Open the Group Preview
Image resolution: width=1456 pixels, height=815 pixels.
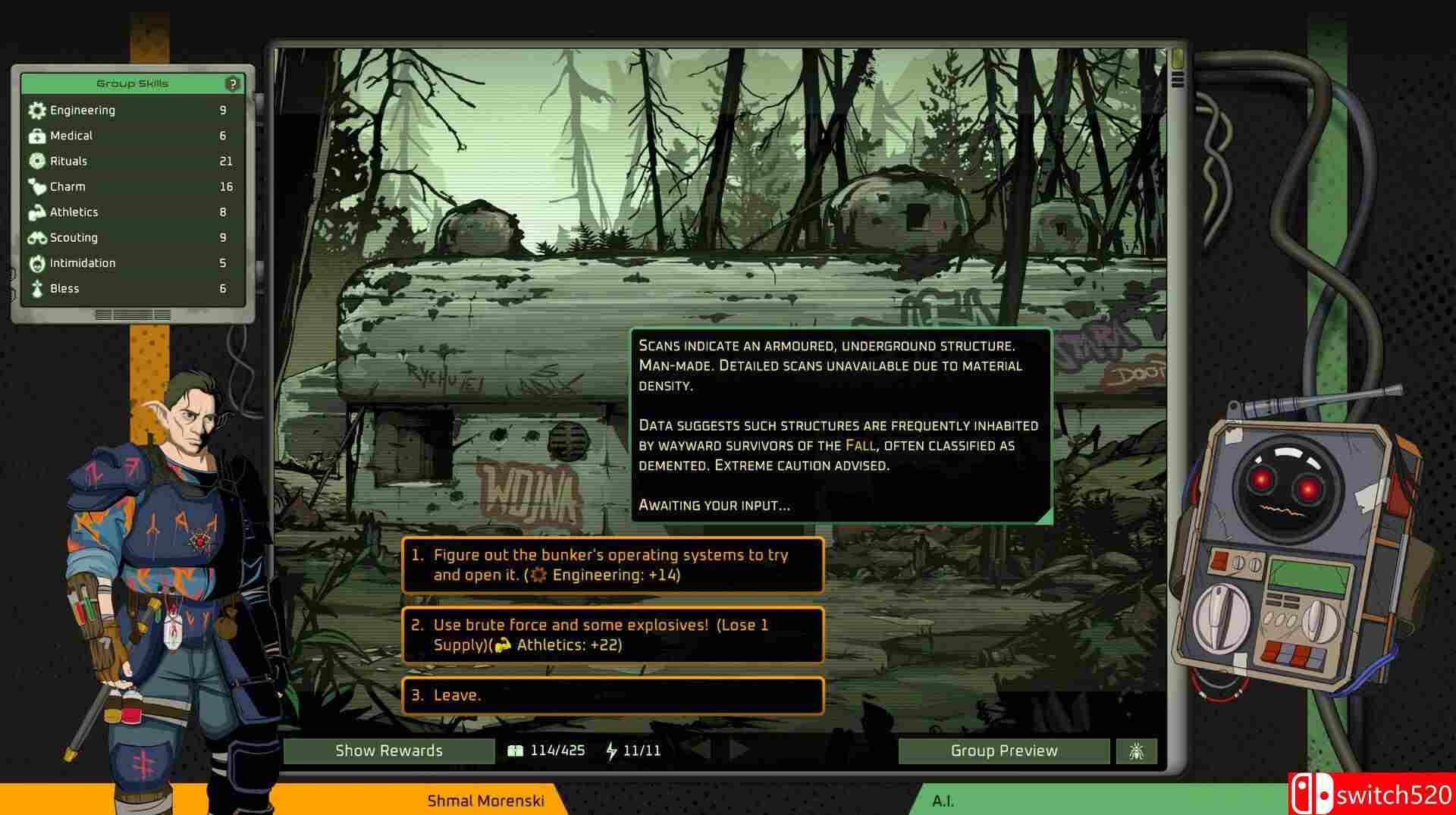click(x=1003, y=751)
